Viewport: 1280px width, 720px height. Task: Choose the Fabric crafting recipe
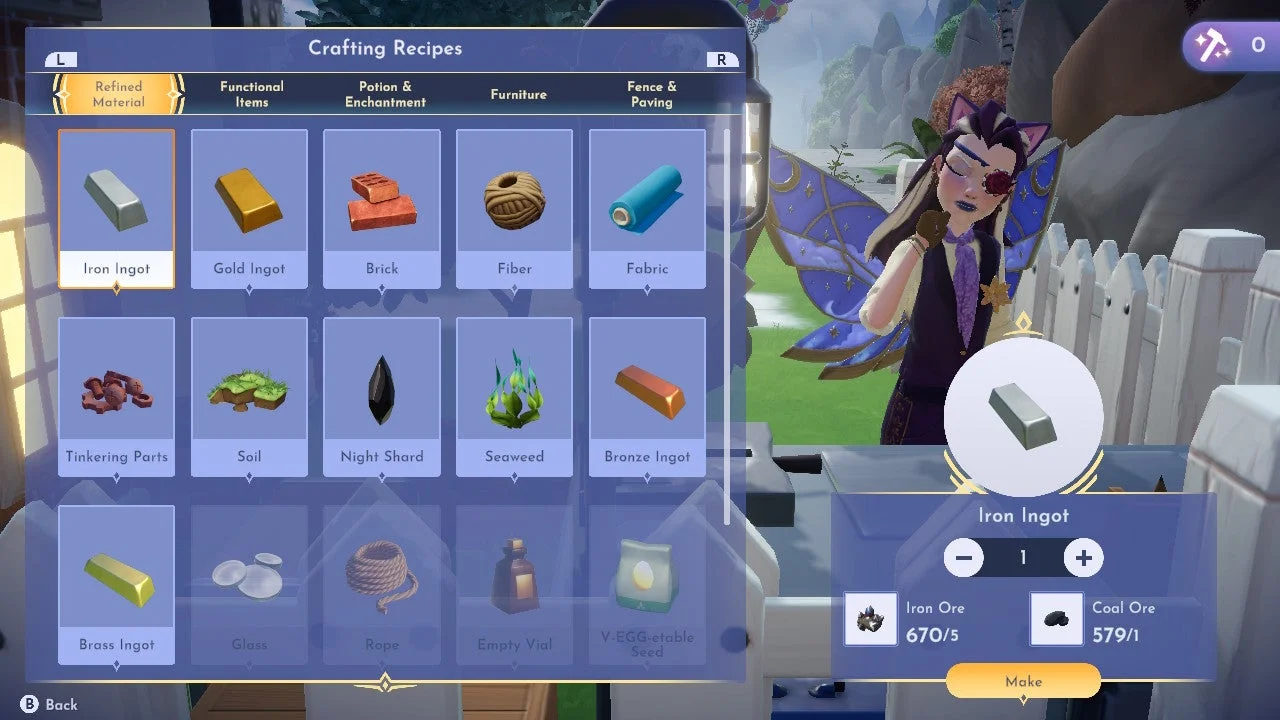[646, 200]
